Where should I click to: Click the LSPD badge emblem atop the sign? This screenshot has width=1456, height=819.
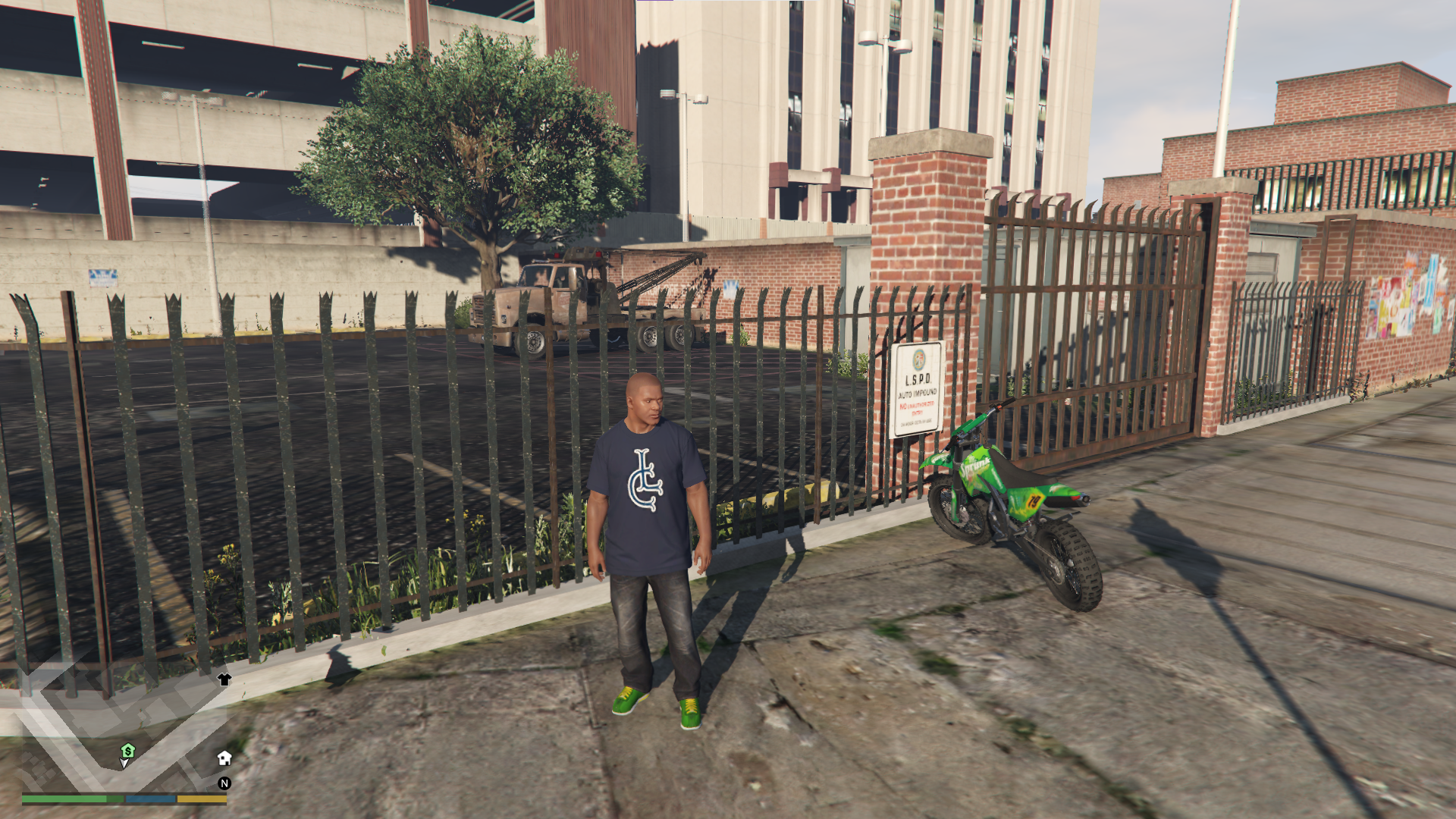918,358
